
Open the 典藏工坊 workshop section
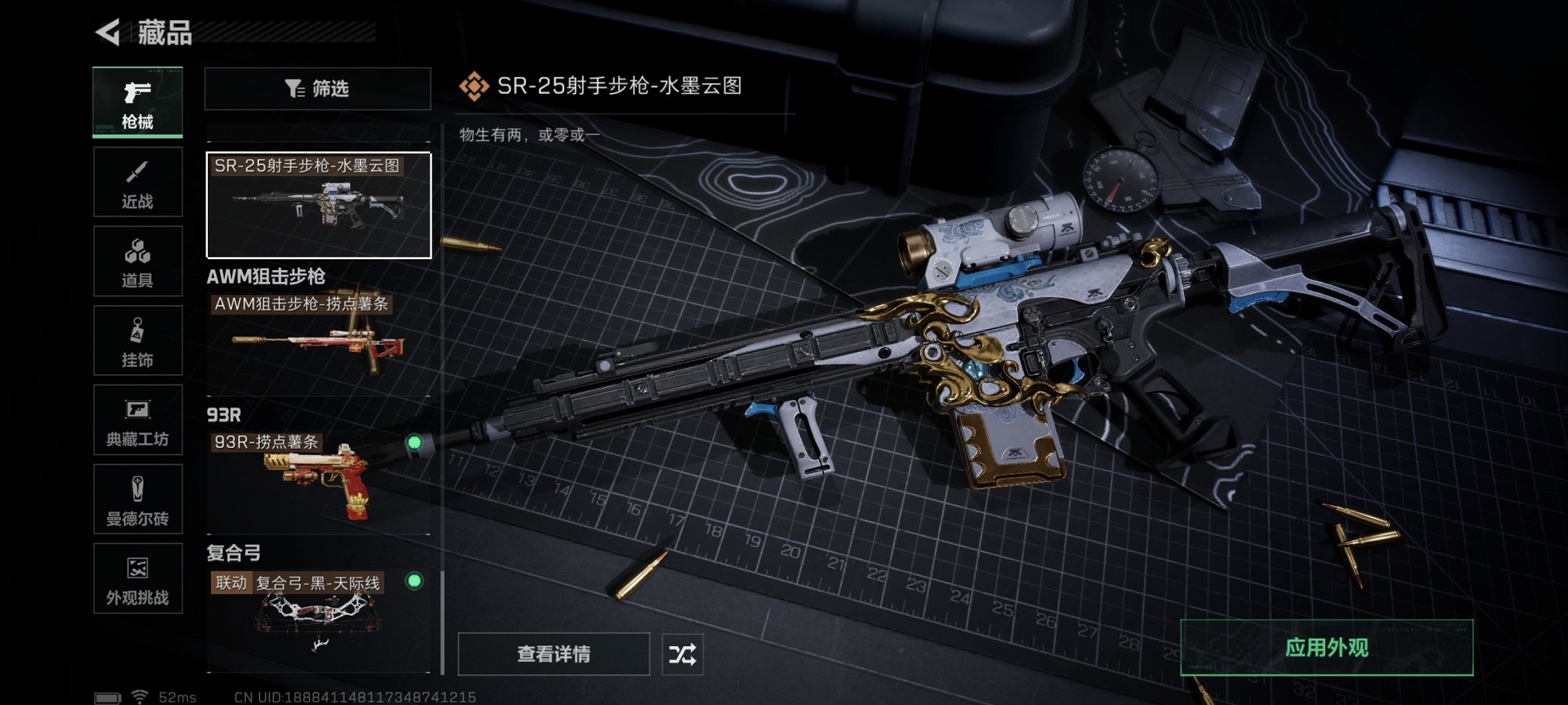[x=137, y=420]
